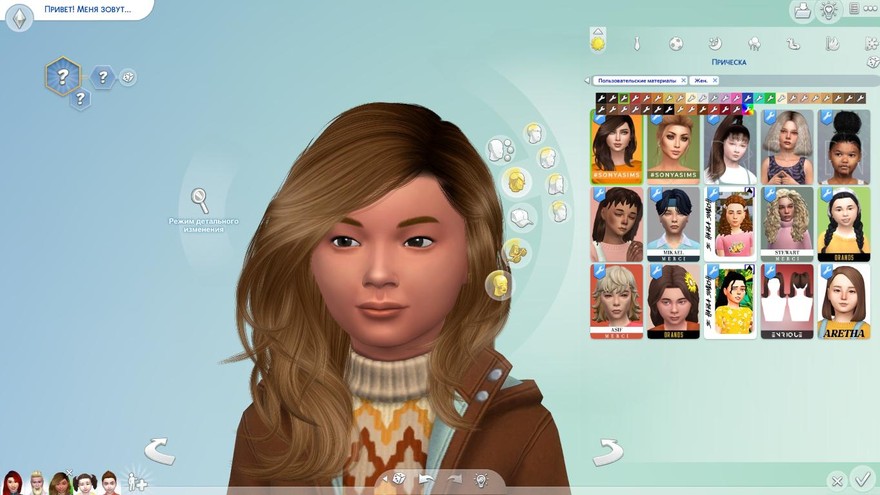The width and height of the screenshot is (880, 495).
Task: Switch to the sleepwear moon outfit category
Action: (714, 44)
